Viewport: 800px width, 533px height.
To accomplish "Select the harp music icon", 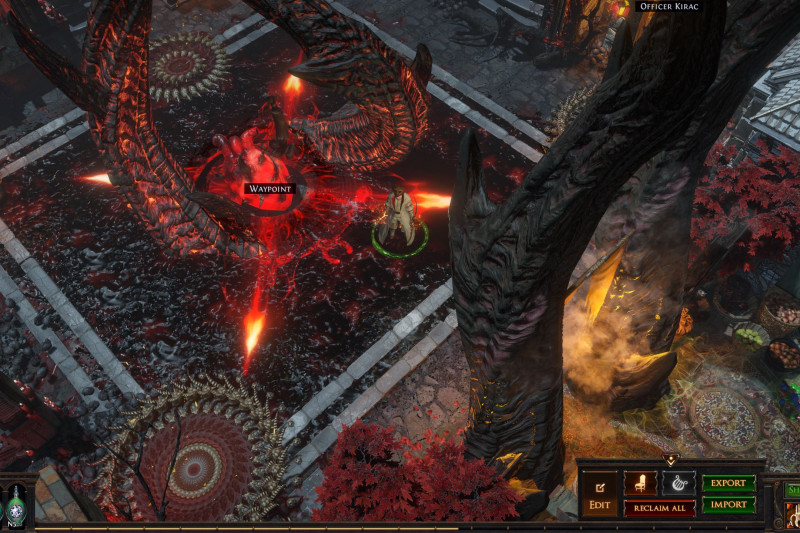I will click(x=678, y=483).
